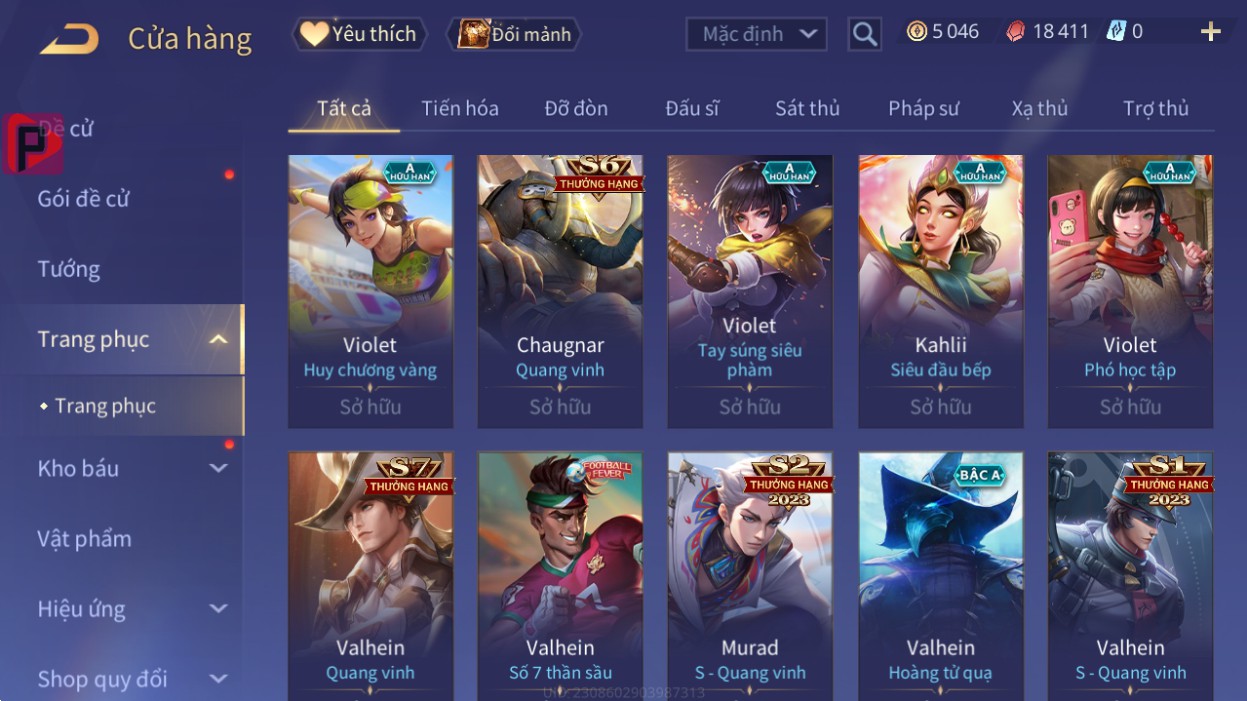Show the Sát thủ skins tab
This screenshot has width=1247, height=701.
807,108
